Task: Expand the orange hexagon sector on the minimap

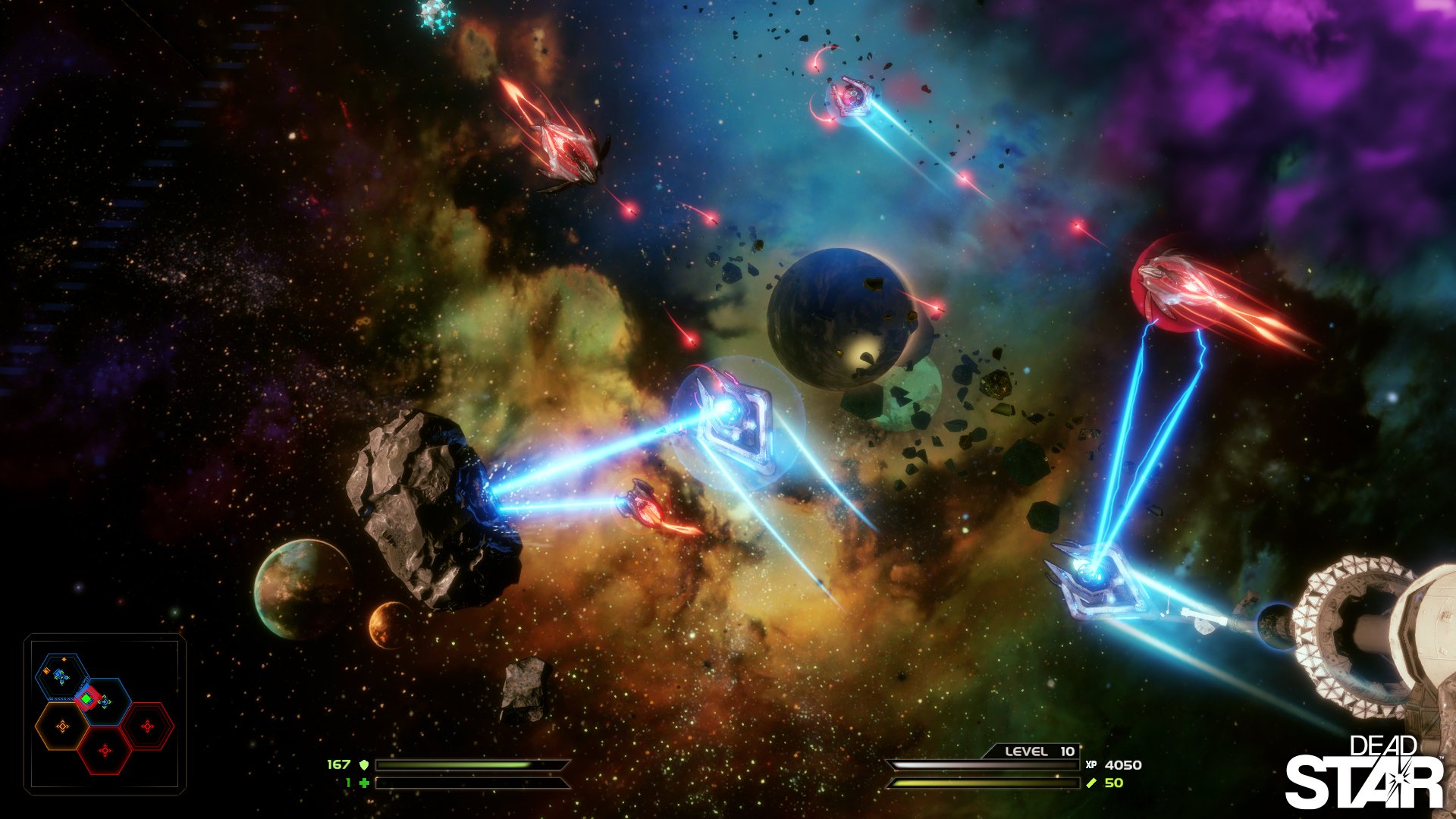Action: [x=62, y=726]
